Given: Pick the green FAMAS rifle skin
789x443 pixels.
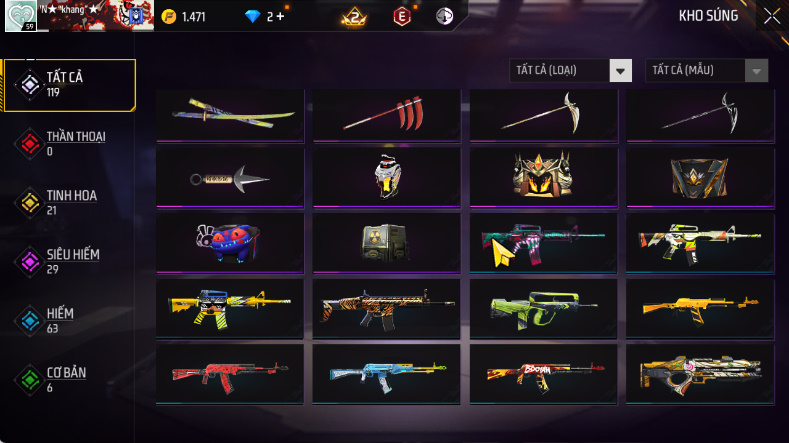Looking at the screenshot, I should pos(543,307).
